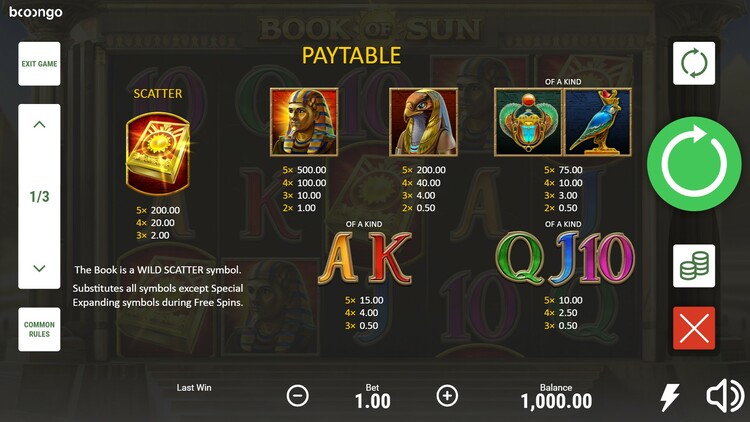
Task: Open autoplay with the small circular arrows button
Action: coord(693,63)
